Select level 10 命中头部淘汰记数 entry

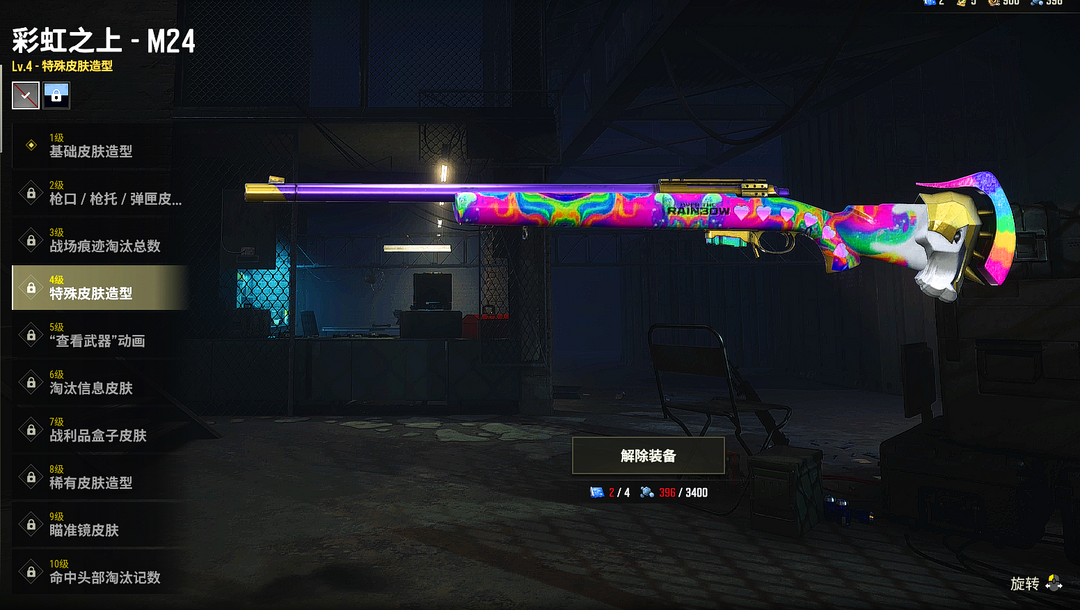98,572
